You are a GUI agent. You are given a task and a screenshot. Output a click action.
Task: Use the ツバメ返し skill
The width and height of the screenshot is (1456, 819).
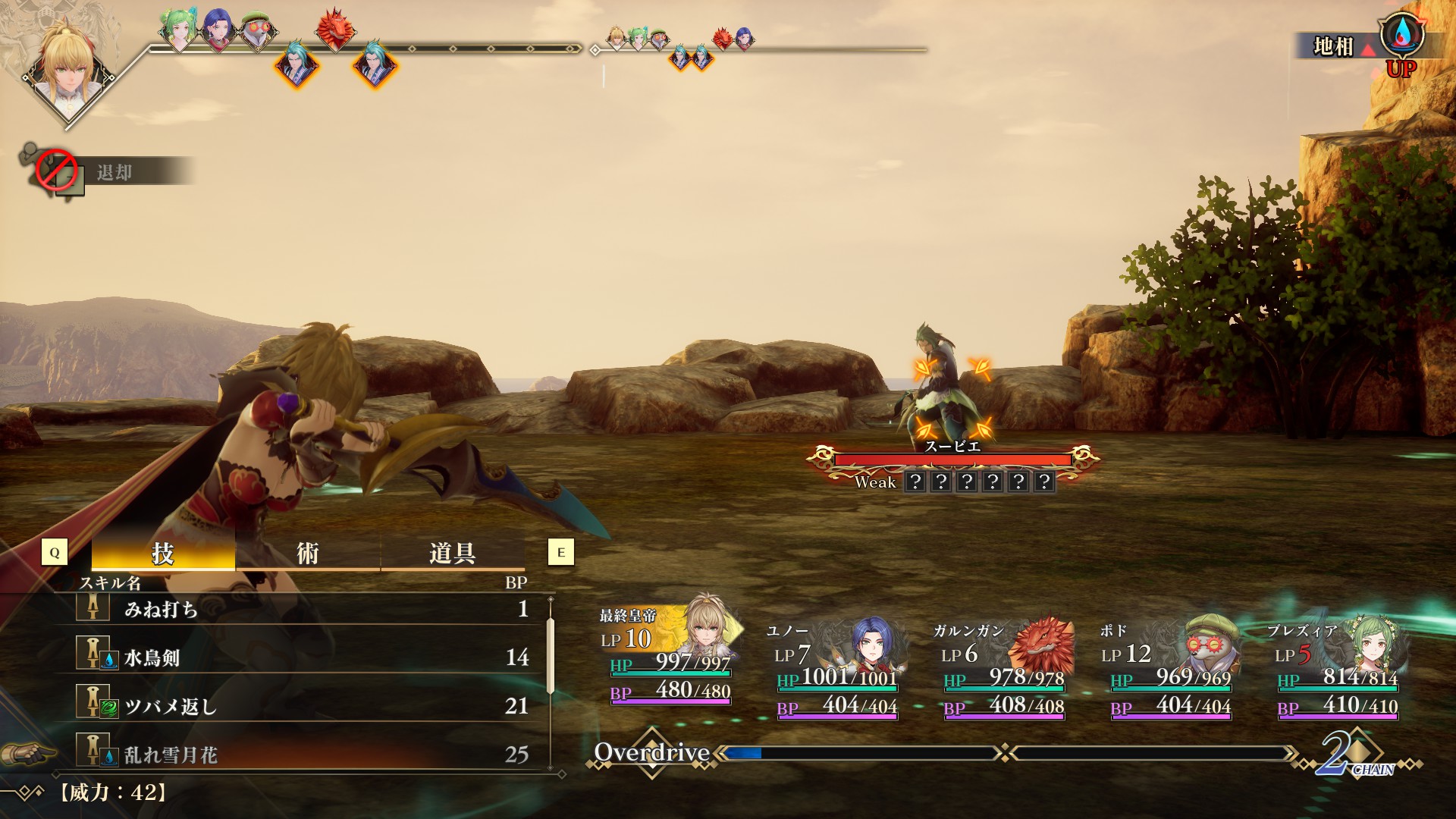[303, 706]
